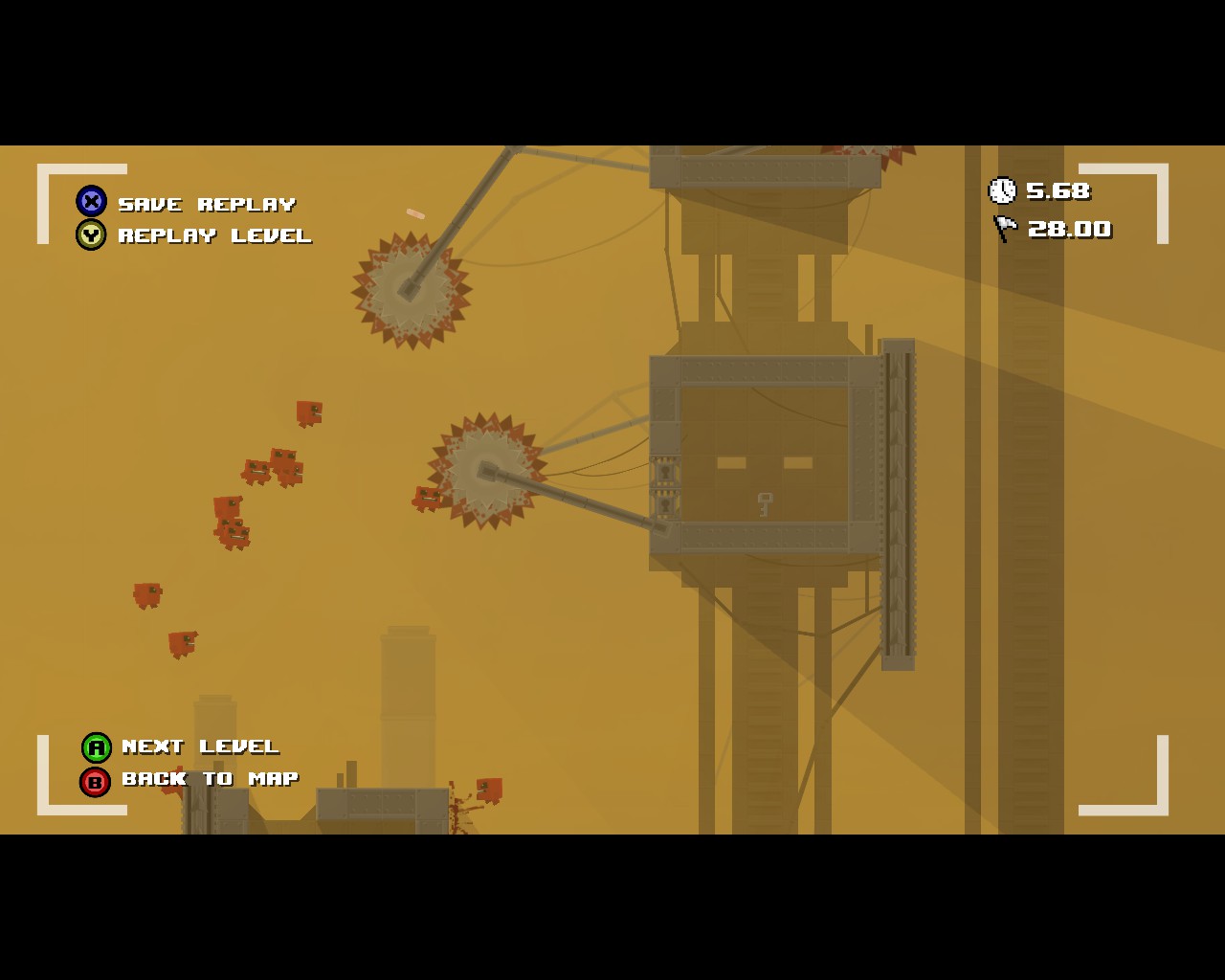
Task: Click the flag icon next to 28.00
Action: pos(1002,228)
